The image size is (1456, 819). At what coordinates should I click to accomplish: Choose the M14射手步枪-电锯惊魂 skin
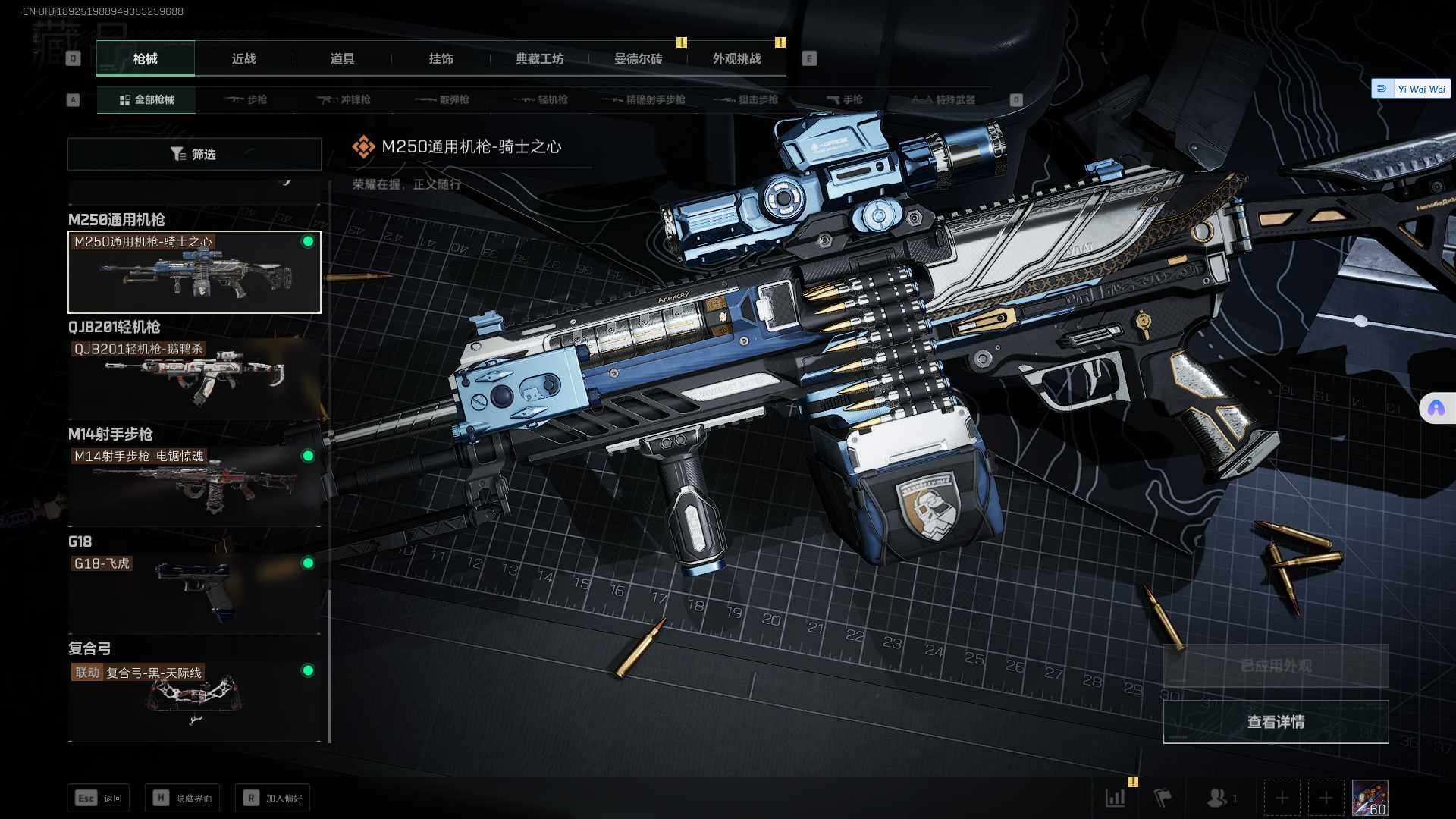[x=194, y=485]
